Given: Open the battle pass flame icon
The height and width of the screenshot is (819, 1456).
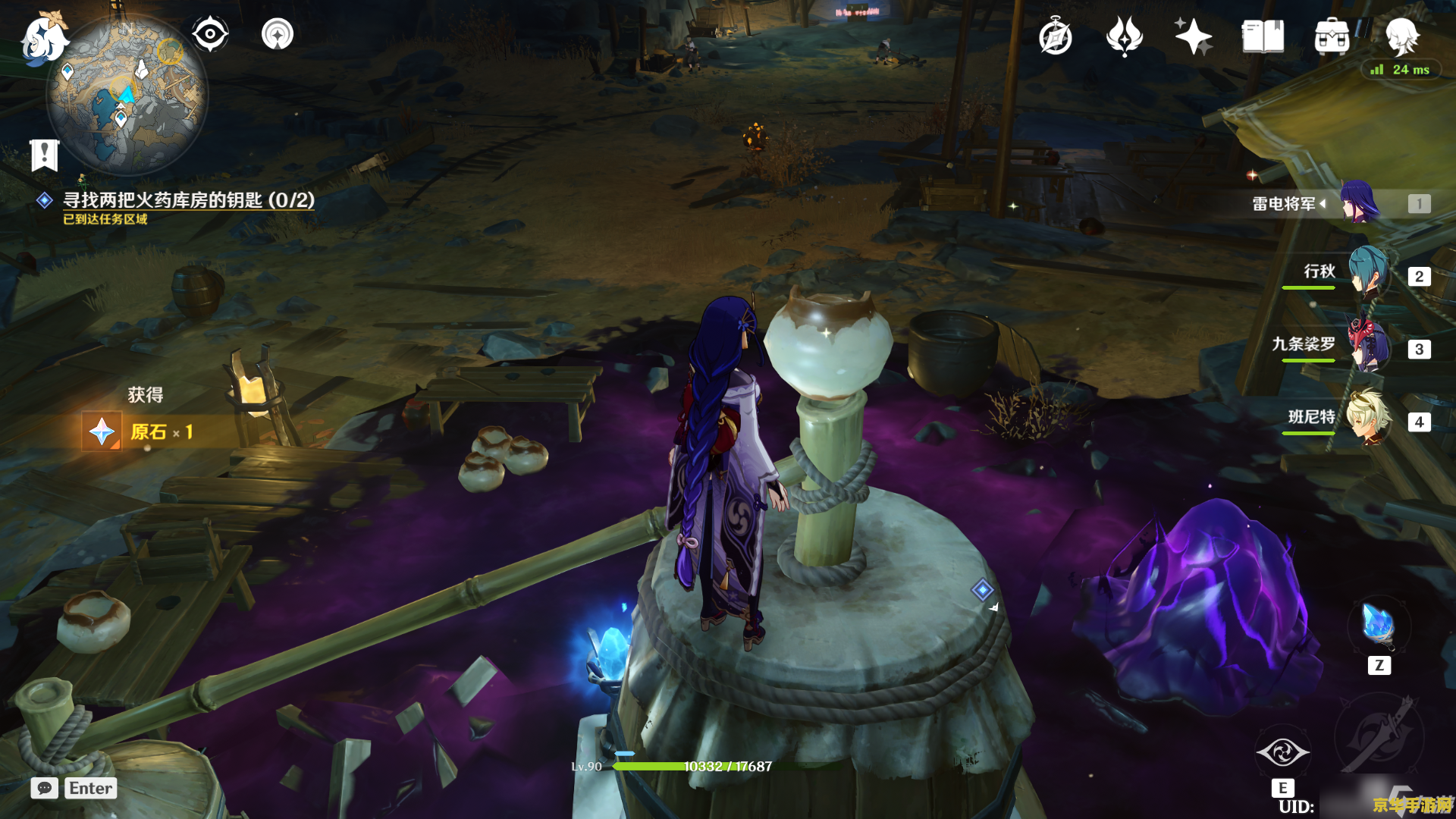Looking at the screenshot, I should click(1124, 36).
